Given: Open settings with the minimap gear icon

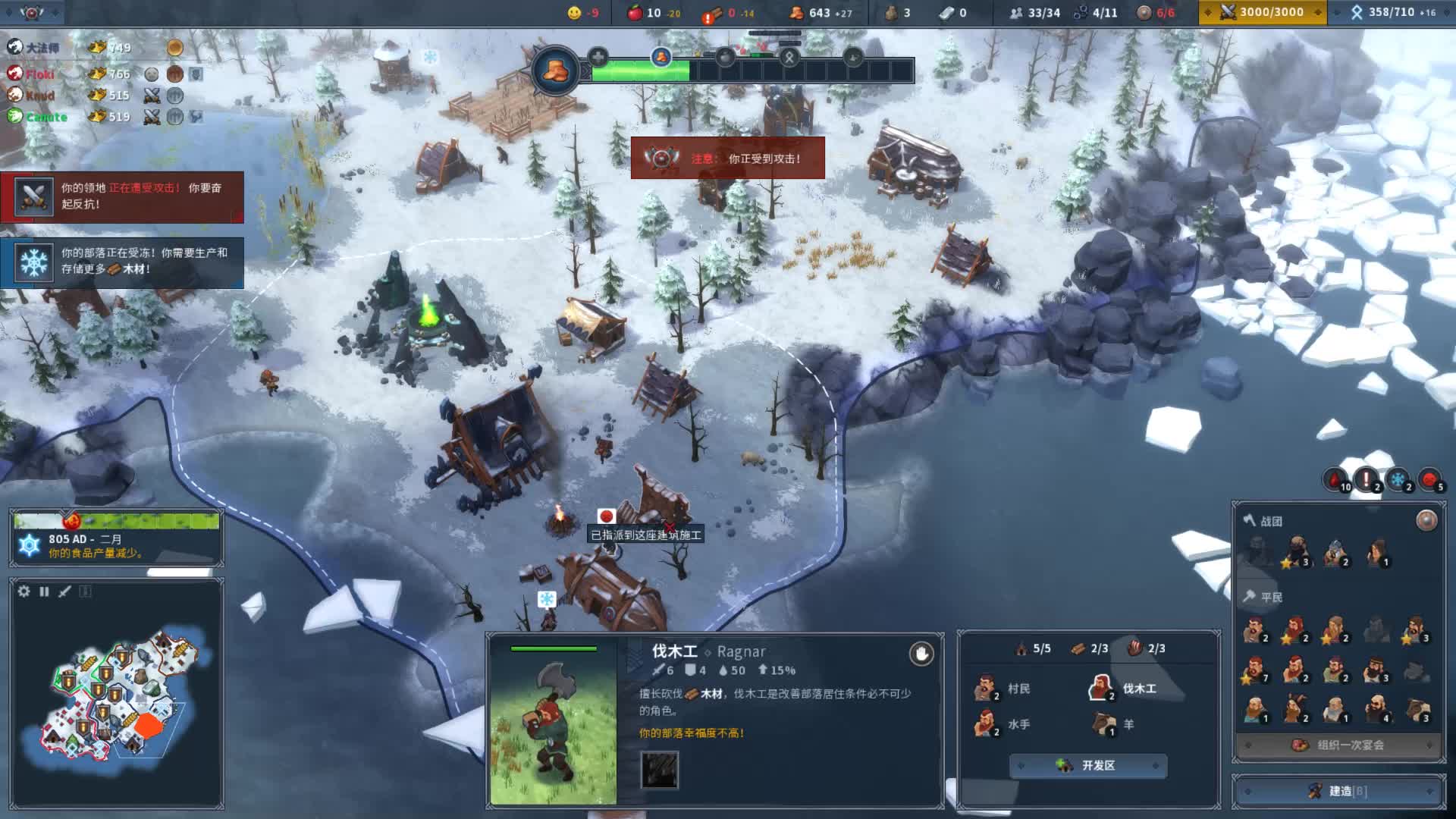Looking at the screenshot, I should 24,591.
